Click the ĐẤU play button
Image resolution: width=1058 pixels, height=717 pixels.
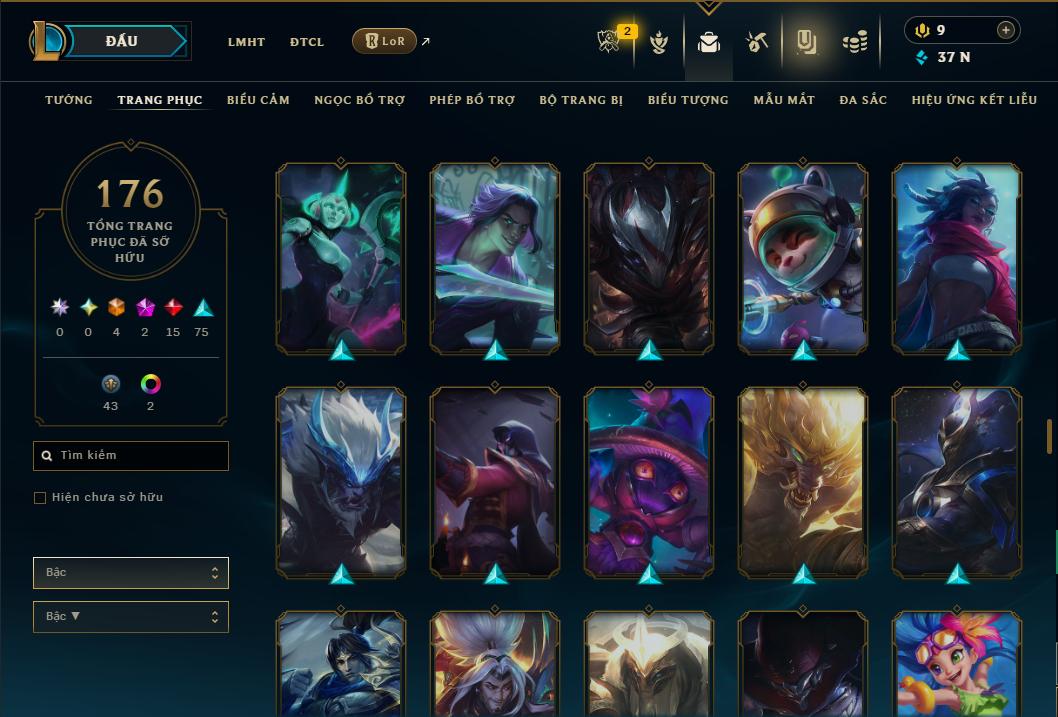(x=122, y=41)
